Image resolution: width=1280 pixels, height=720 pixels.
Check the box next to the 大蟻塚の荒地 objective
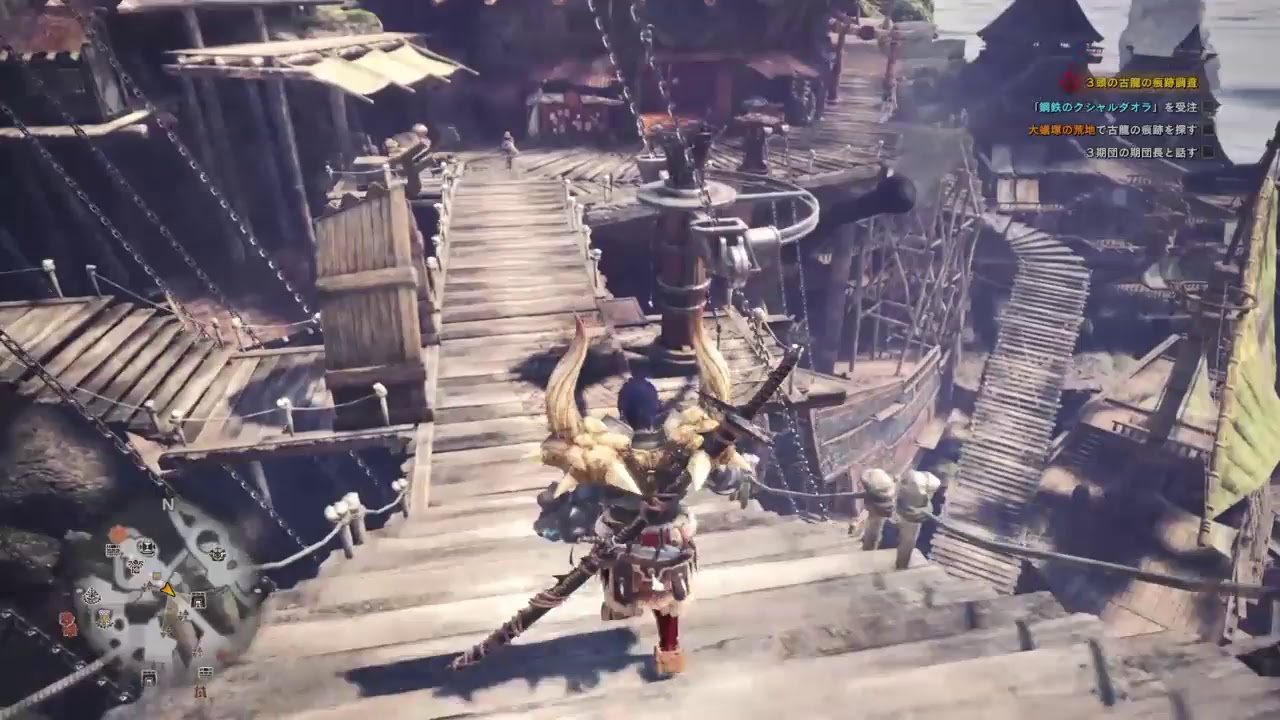[x=1209, y=130]
